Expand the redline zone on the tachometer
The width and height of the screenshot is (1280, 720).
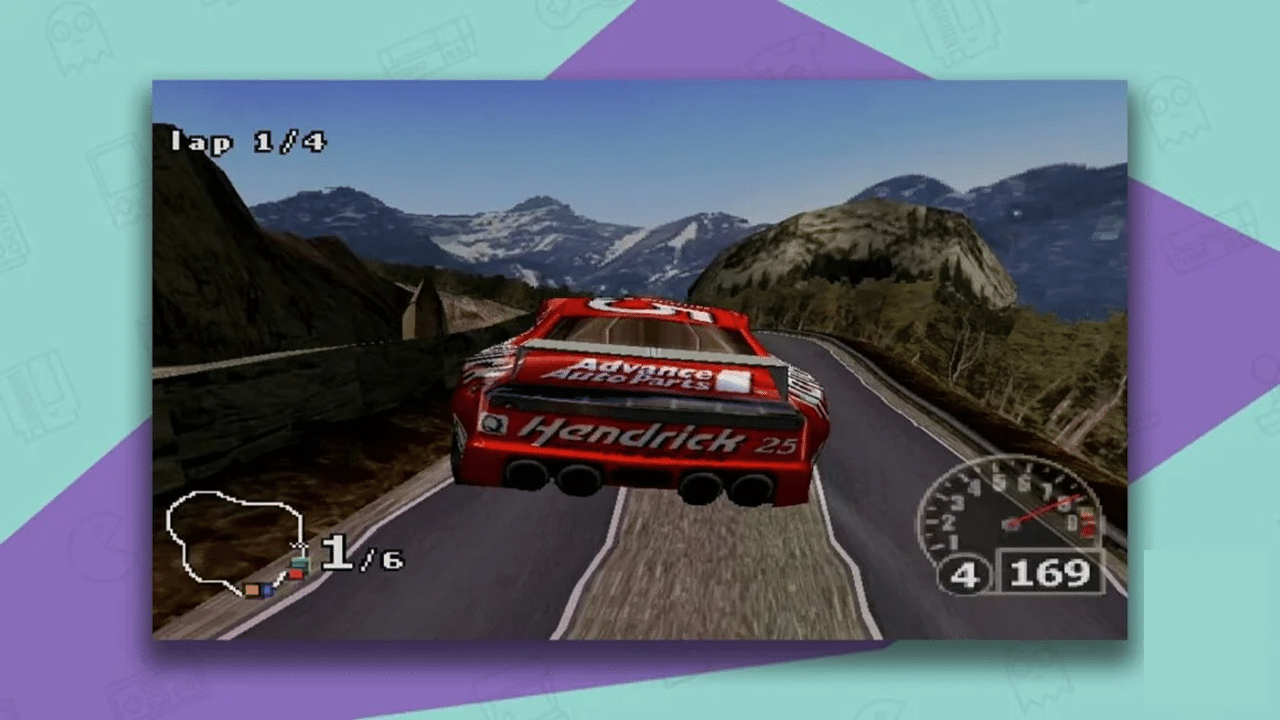[x=1086, y=520]
